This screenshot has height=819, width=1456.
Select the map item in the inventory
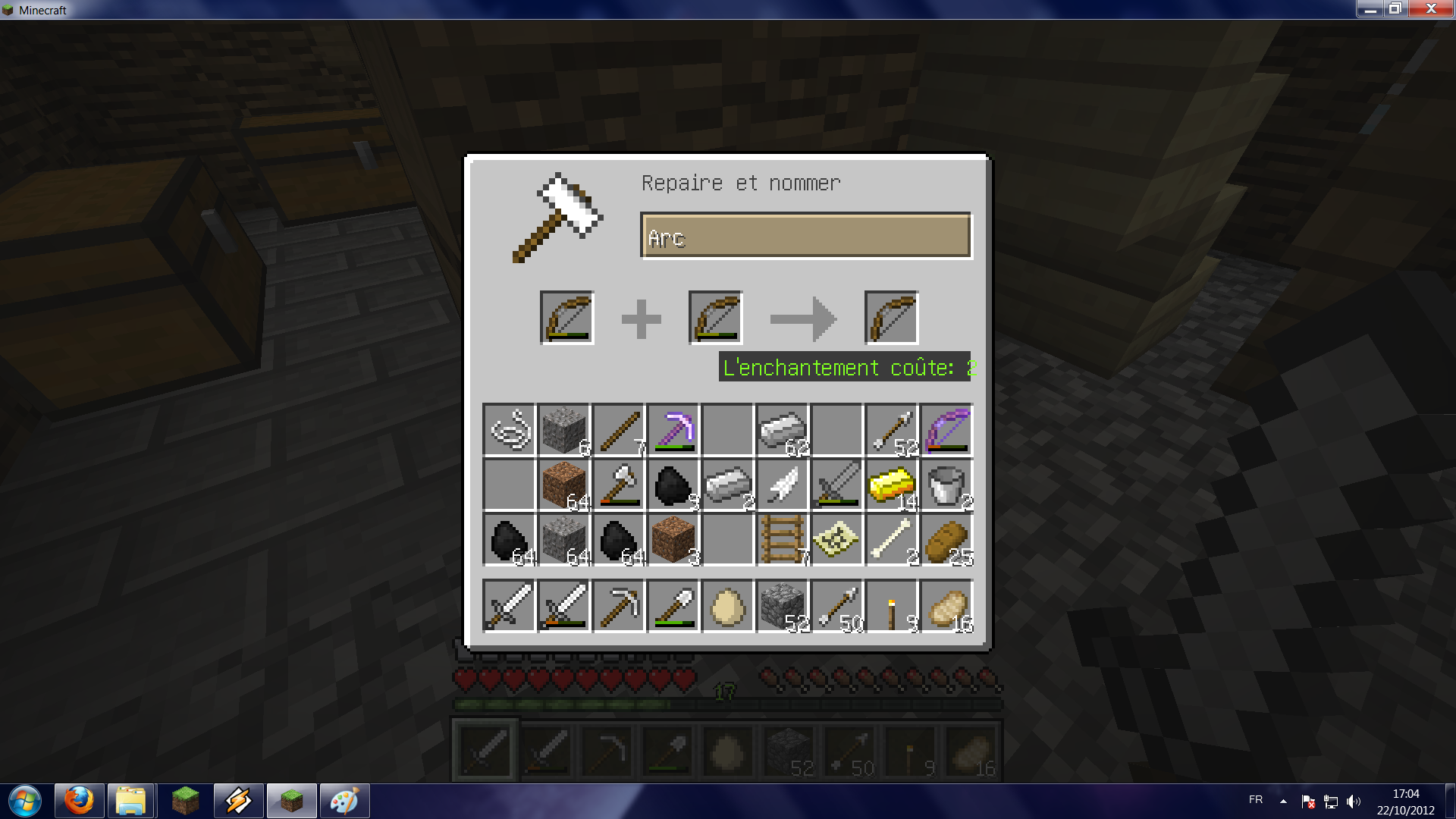click(836, 539)
